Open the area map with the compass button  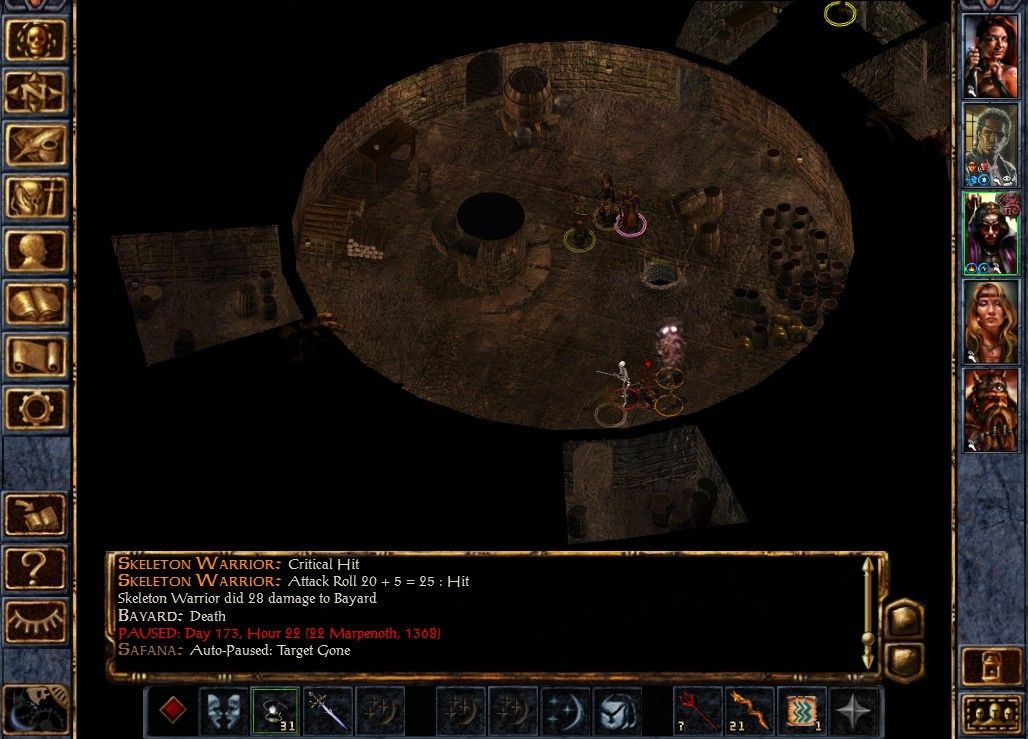click(x=36, y=92)
